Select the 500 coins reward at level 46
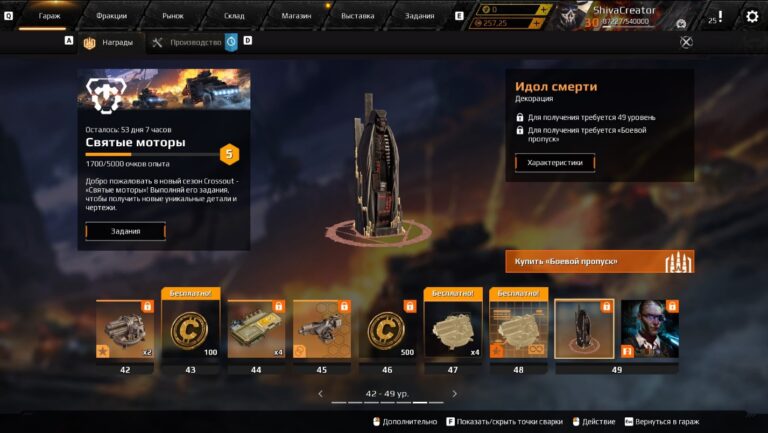 coord(386,329)
